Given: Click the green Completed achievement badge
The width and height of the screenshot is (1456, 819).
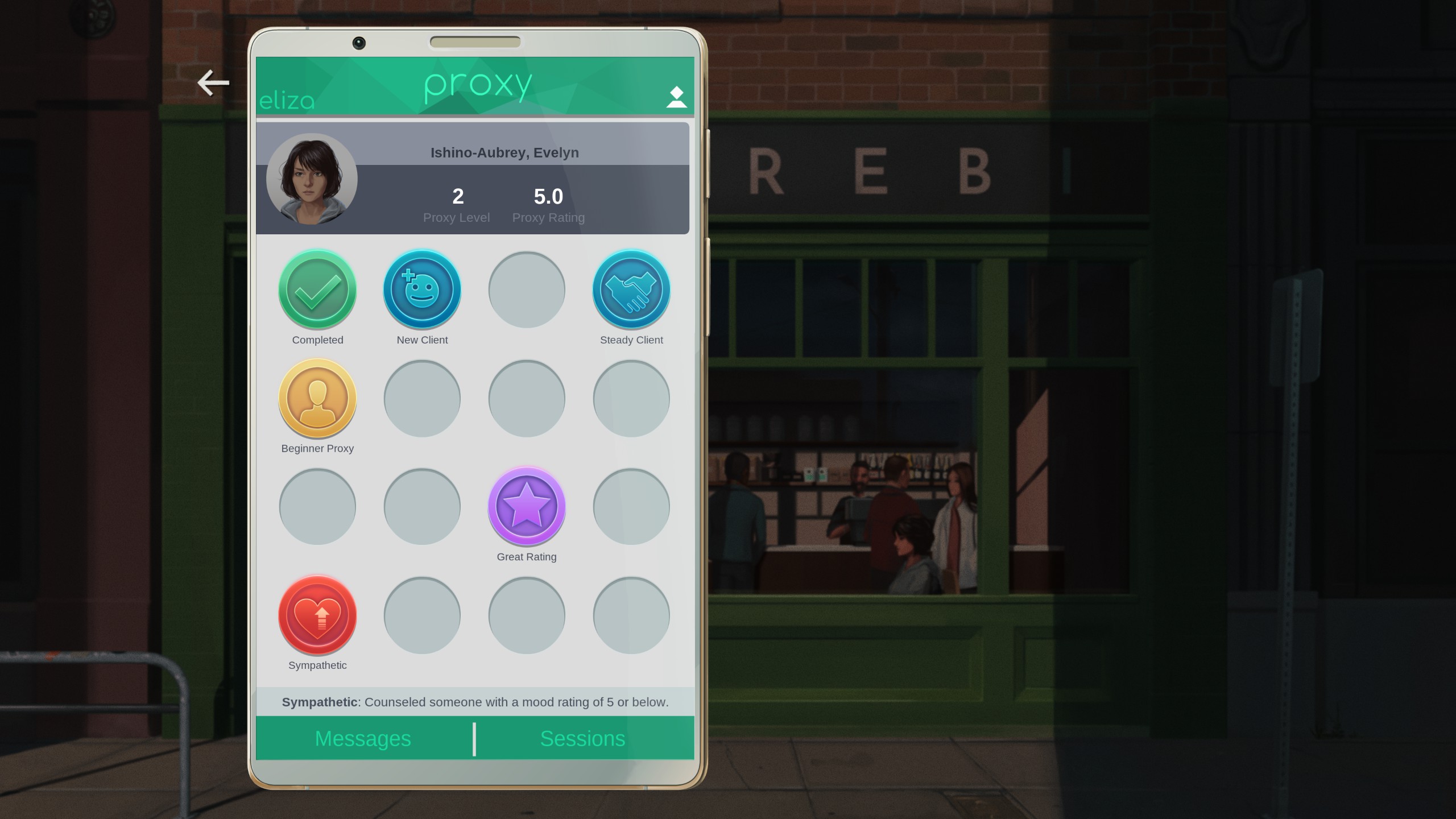Looking at the screenshot, I should (x=317, y=289).
